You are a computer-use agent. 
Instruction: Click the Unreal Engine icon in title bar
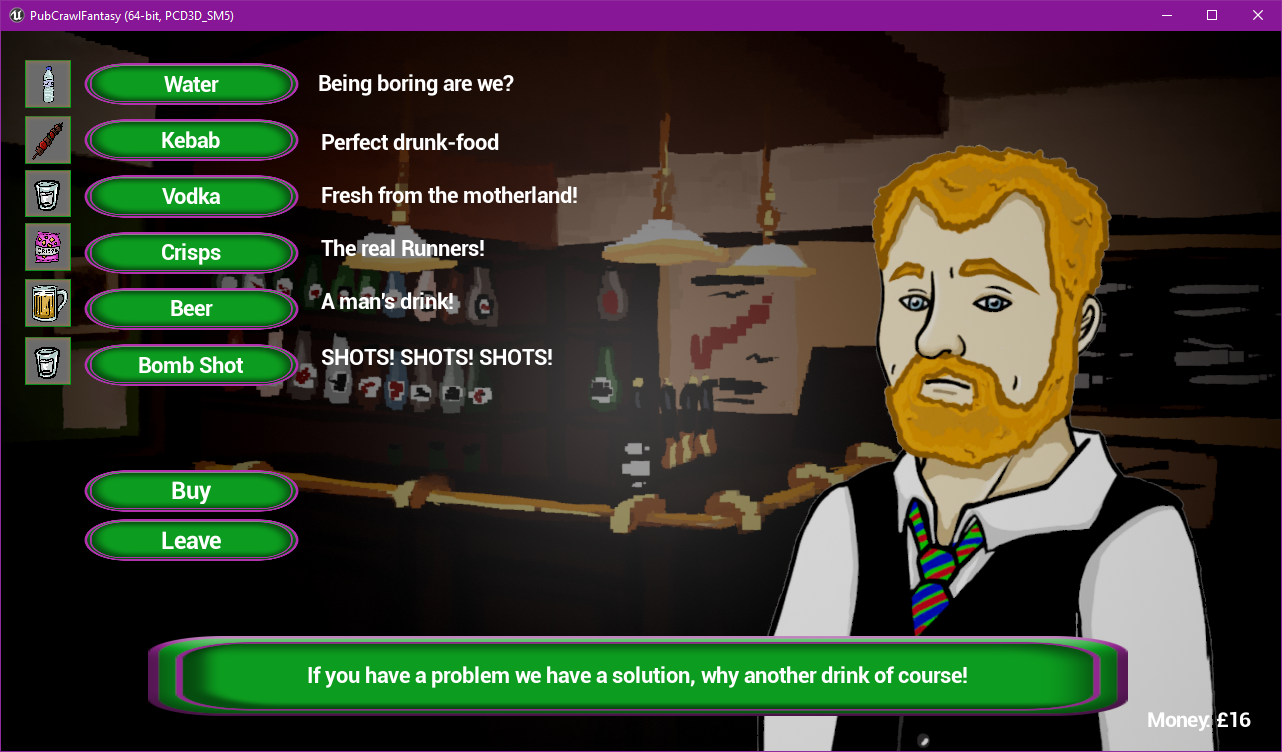point(14,15)
